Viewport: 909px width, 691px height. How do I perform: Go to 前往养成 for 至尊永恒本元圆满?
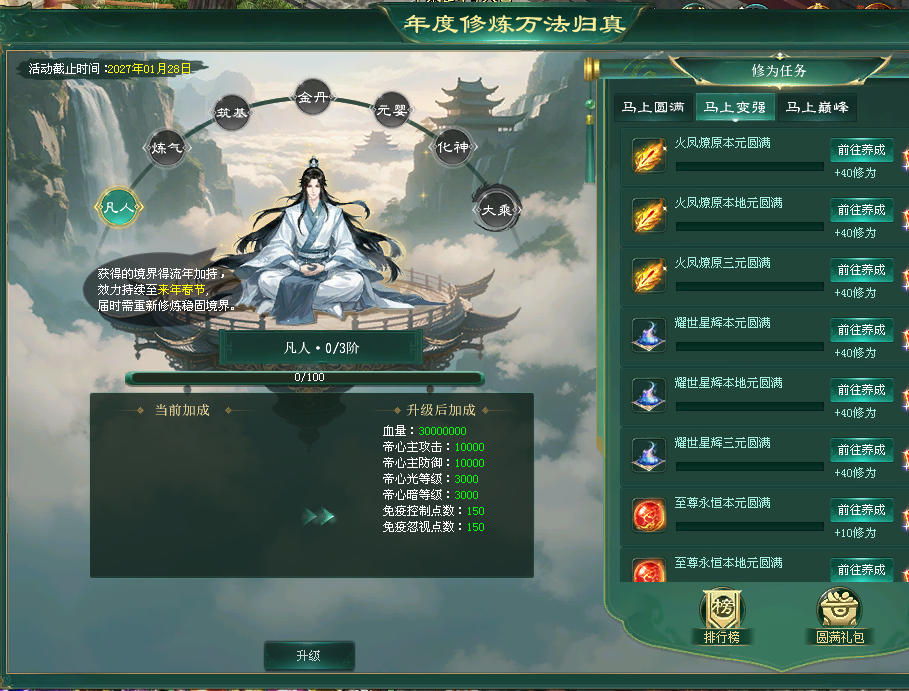pyautogui.click(x=861, y=510)
